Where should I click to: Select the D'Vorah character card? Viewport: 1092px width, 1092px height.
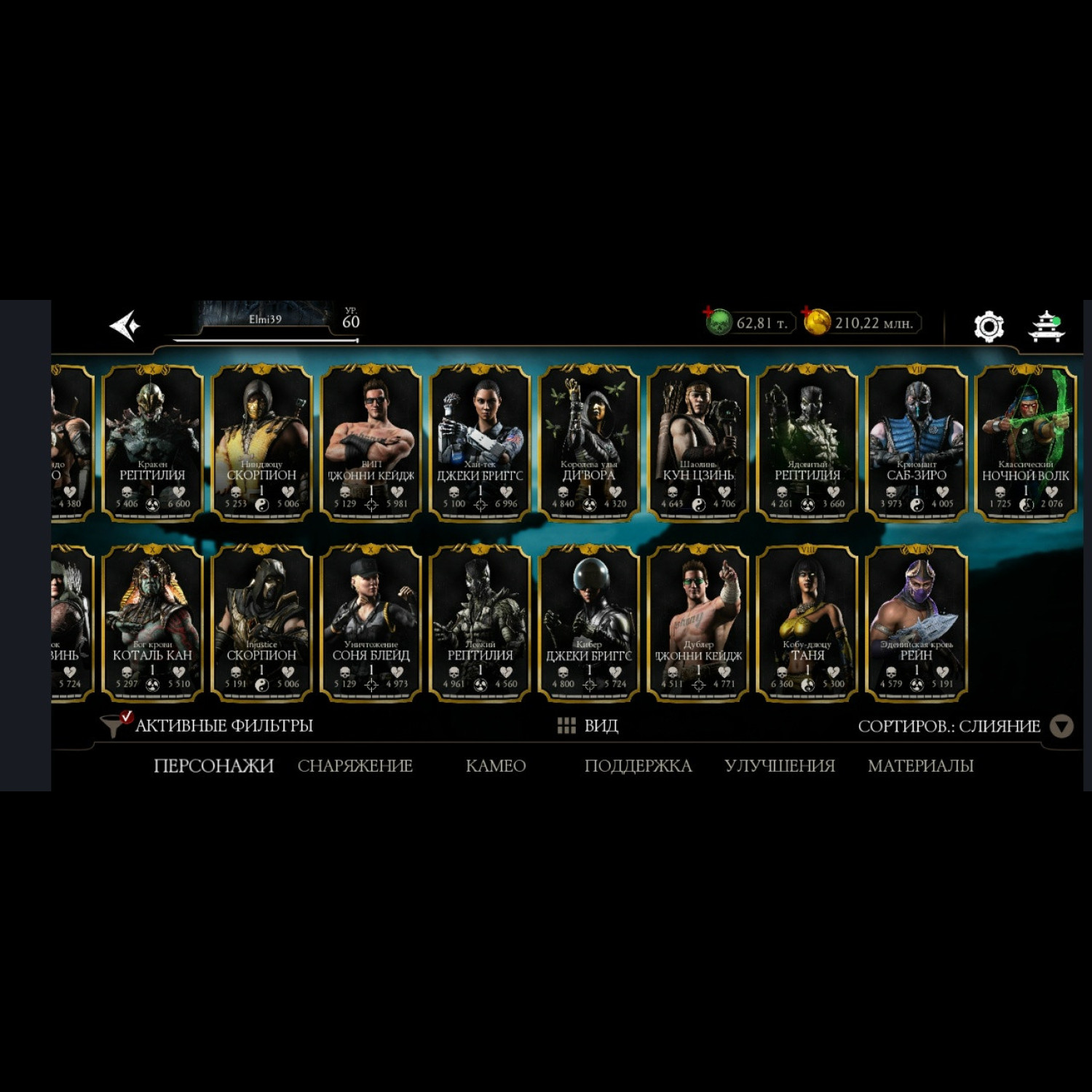[x=589, y=443]
